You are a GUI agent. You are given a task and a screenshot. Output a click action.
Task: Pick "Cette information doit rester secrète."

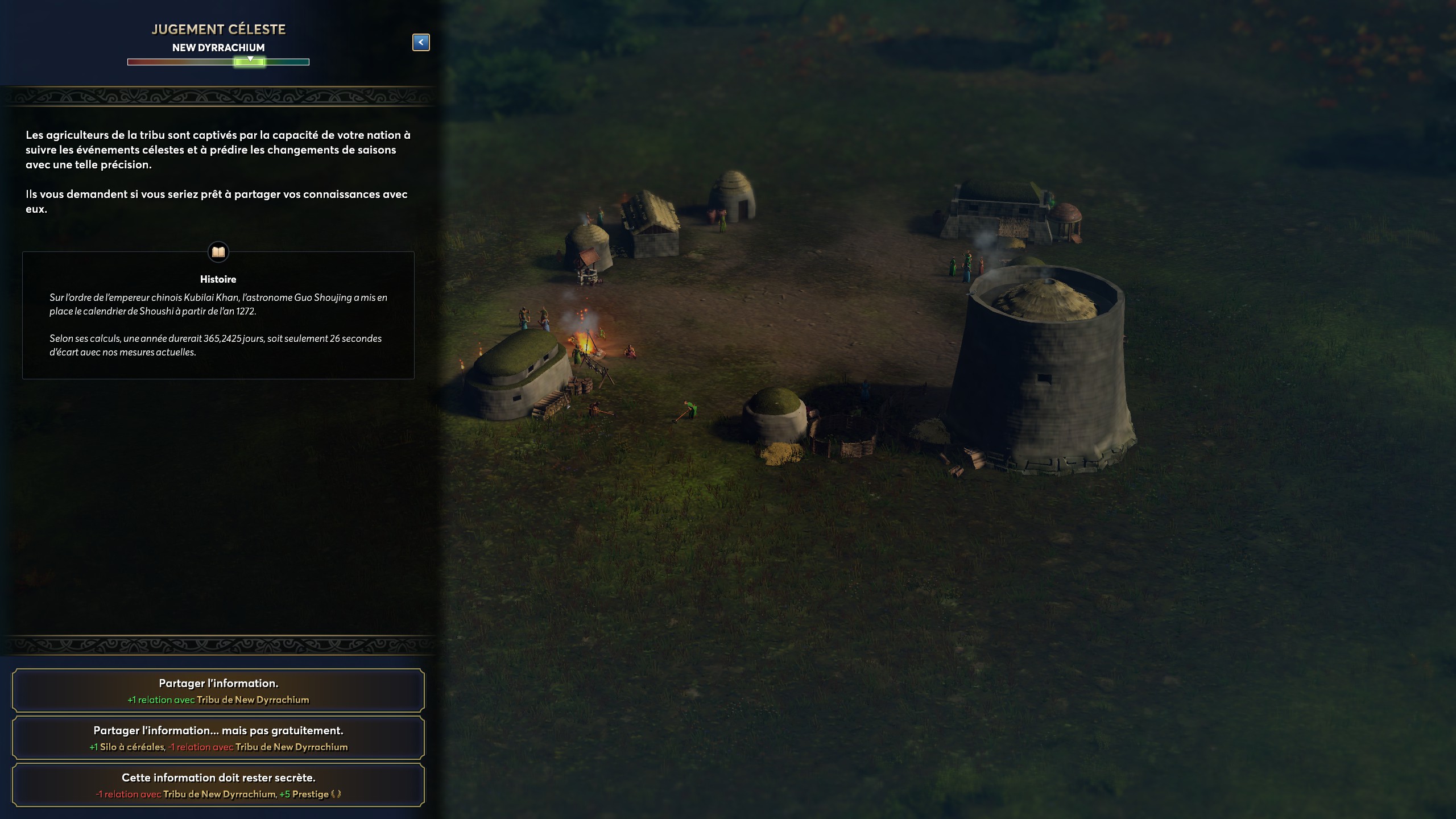coord(218,785)
